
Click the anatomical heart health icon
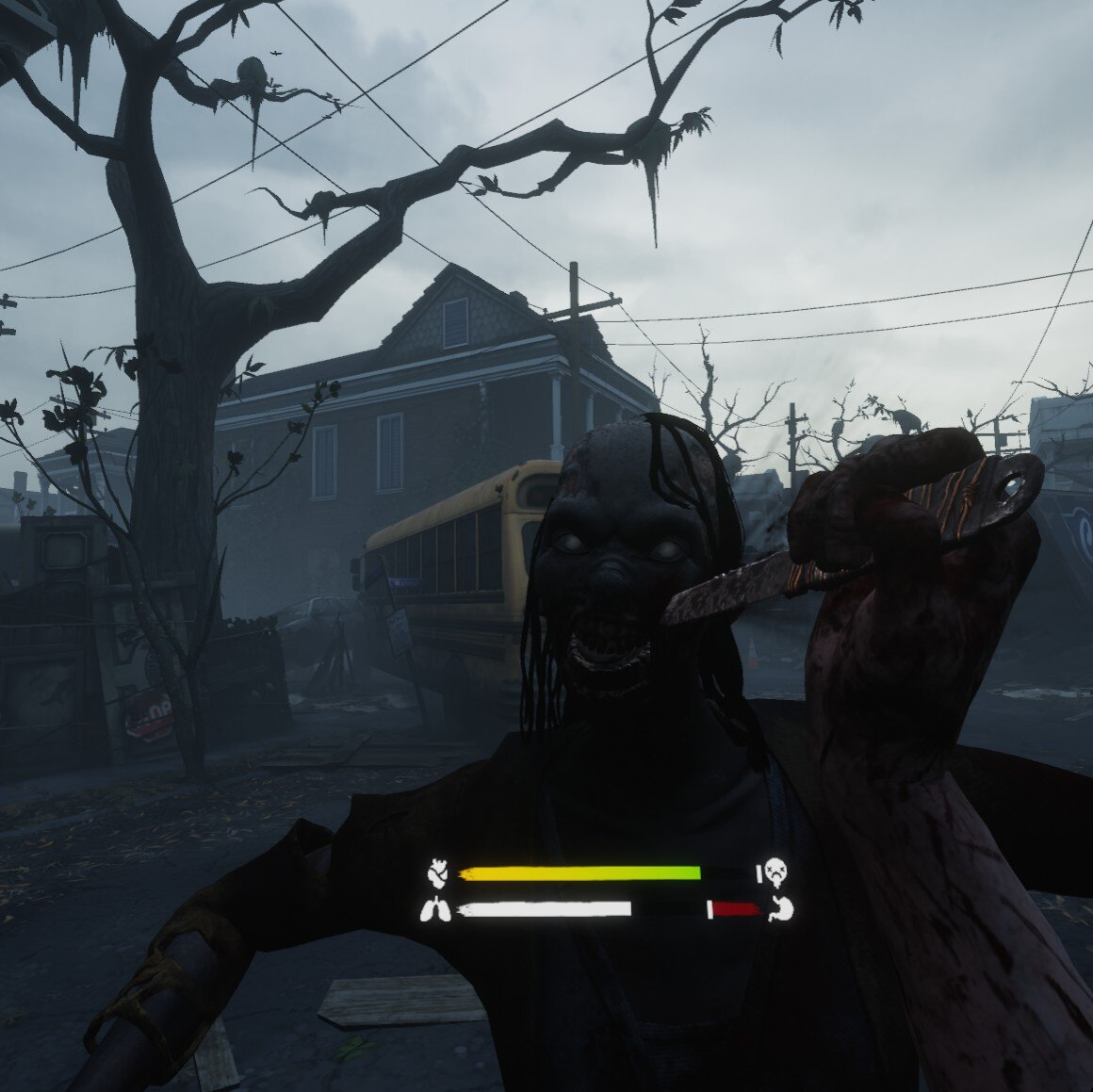436,872
